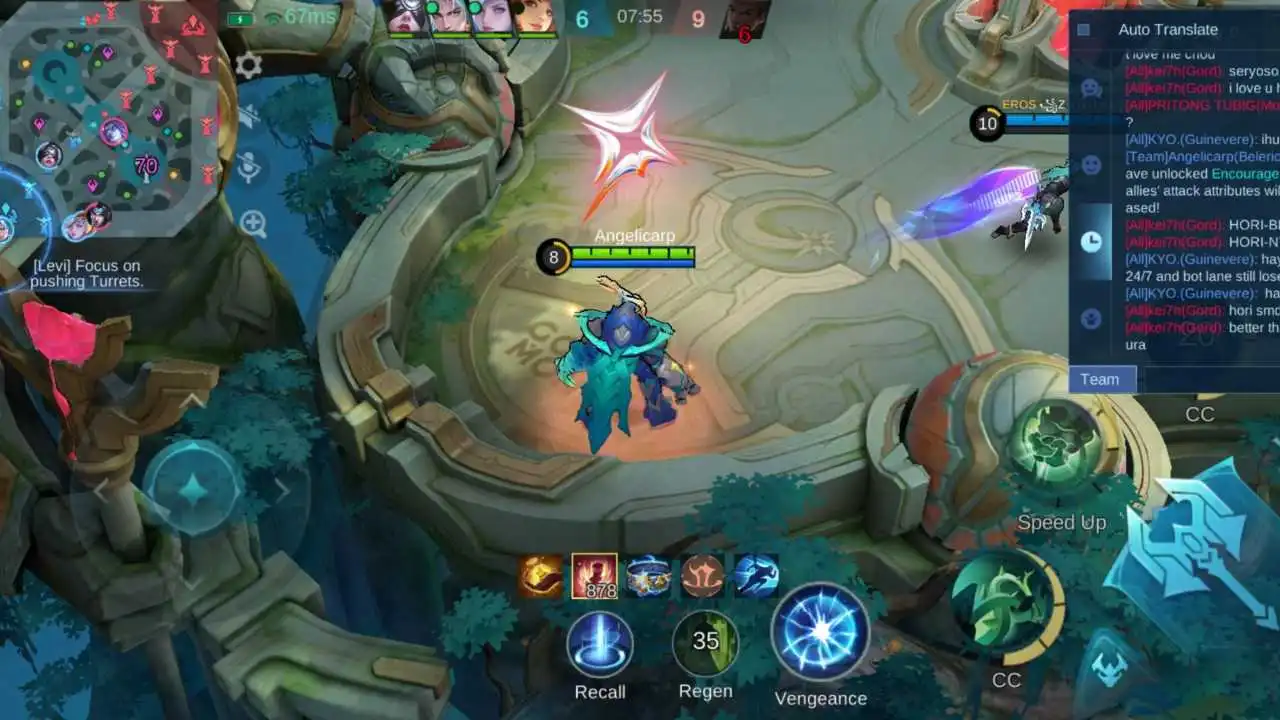The image size is (1280, 720).
Task: Tap the camera zoom magnifier icon
Action: [253, 222]
